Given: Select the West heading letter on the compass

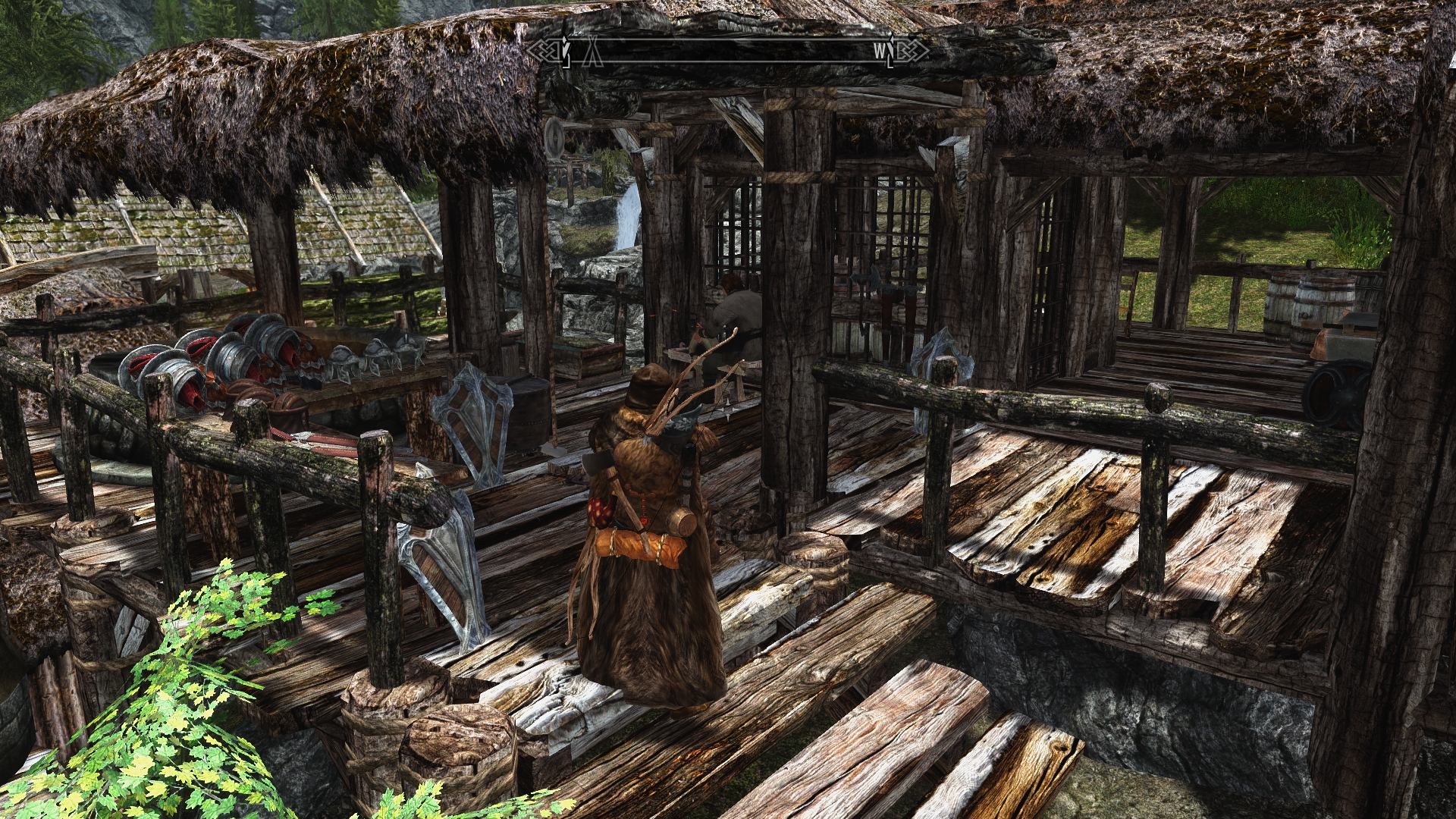Looking at the screenshot, I should pos(879,52).
